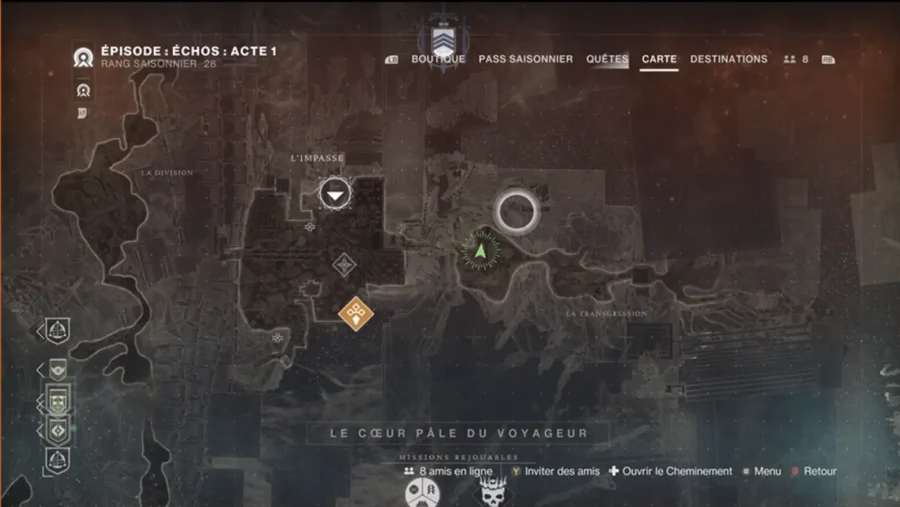
Task: Open the friends roster showing 8
Action: click(796, 60)
